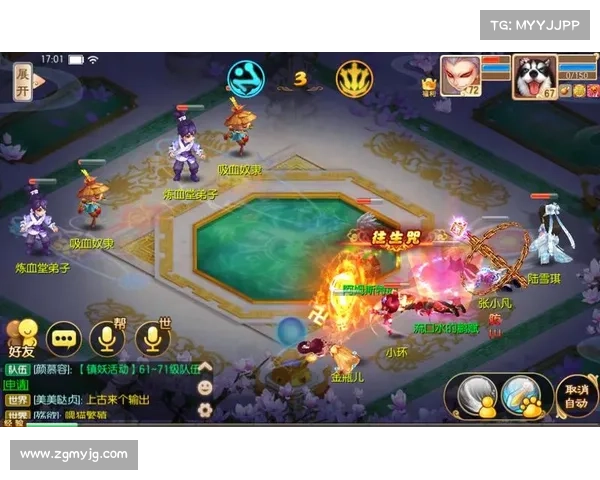This screenshot has width=600, height=480.
Task: Click the blue yin-yang formation icon
Action: (246, 79)
